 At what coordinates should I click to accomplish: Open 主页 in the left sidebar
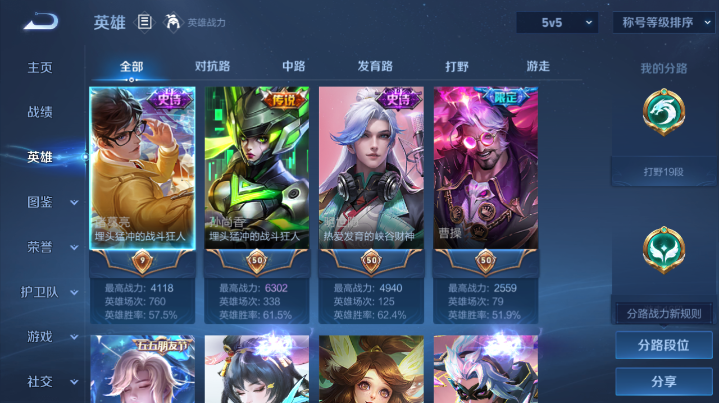(40, 67)
